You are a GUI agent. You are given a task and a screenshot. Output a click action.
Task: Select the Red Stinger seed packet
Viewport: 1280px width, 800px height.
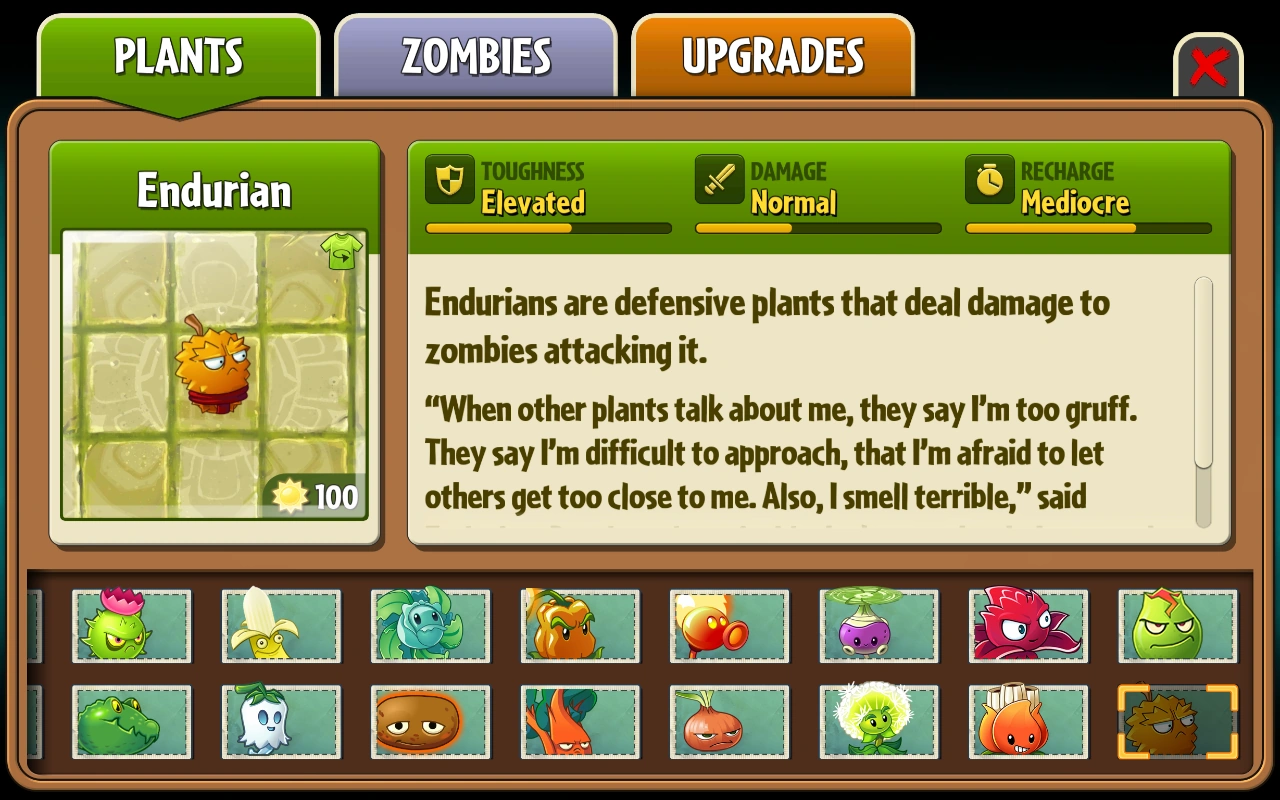click(x=1028, y=627)
